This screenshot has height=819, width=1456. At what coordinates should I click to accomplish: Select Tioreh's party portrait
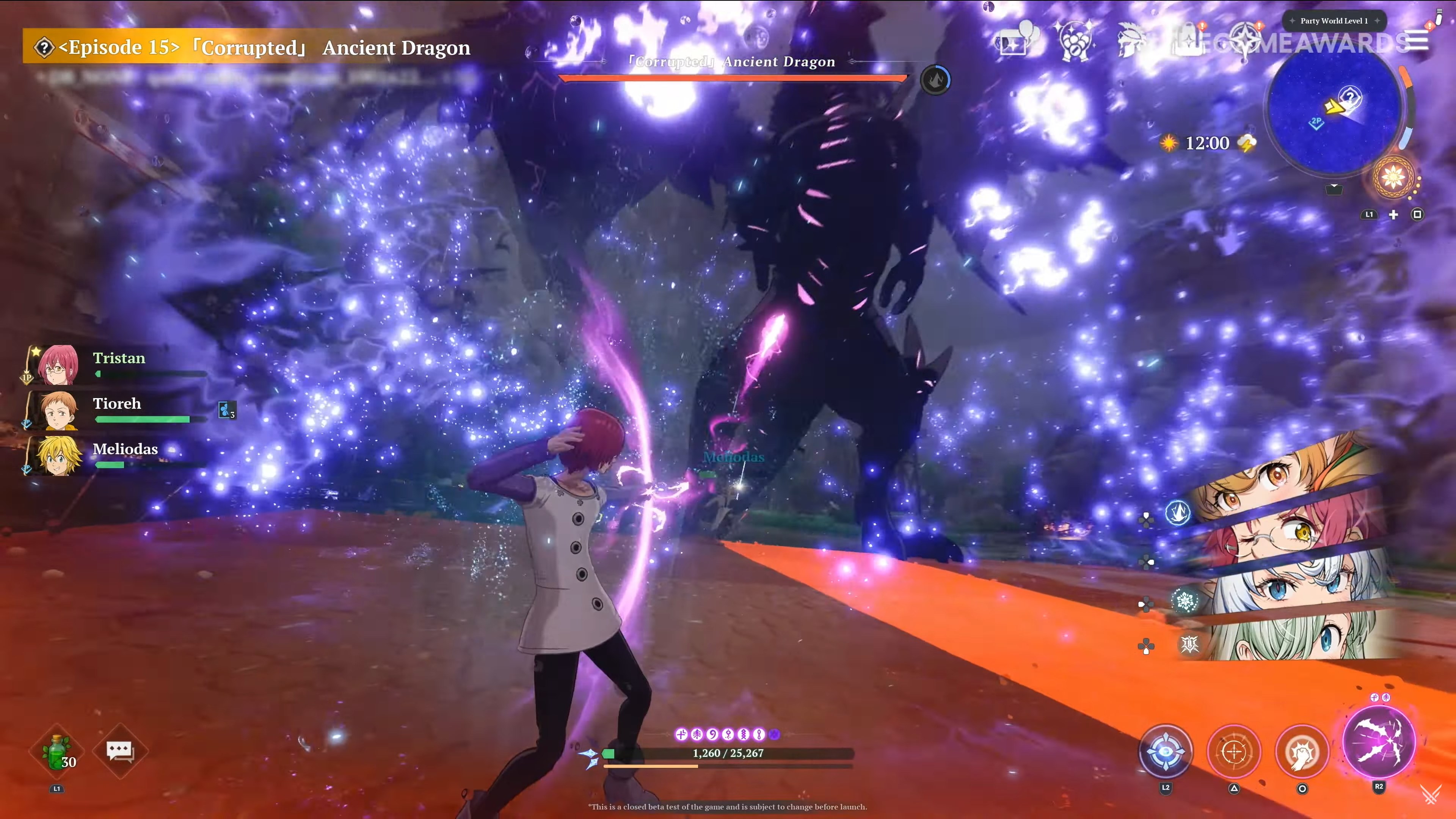coord(58,410)
